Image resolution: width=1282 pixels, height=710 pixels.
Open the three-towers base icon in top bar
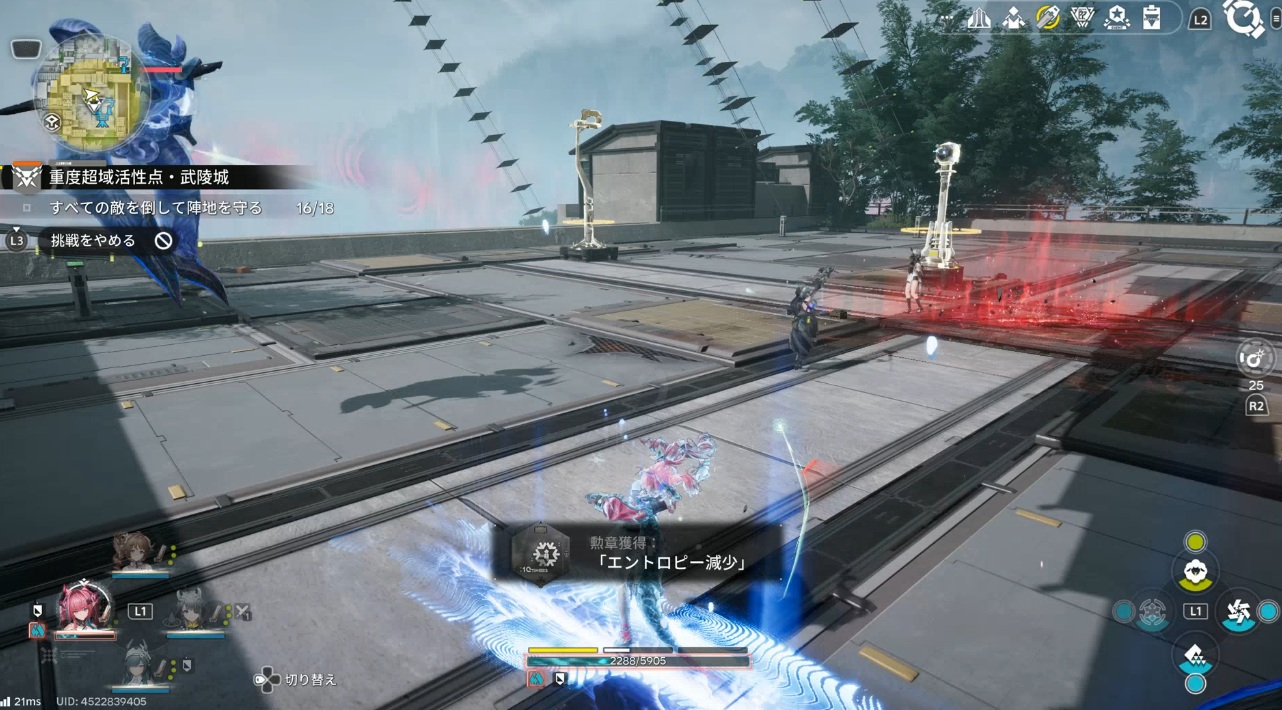tap(980, 18)
